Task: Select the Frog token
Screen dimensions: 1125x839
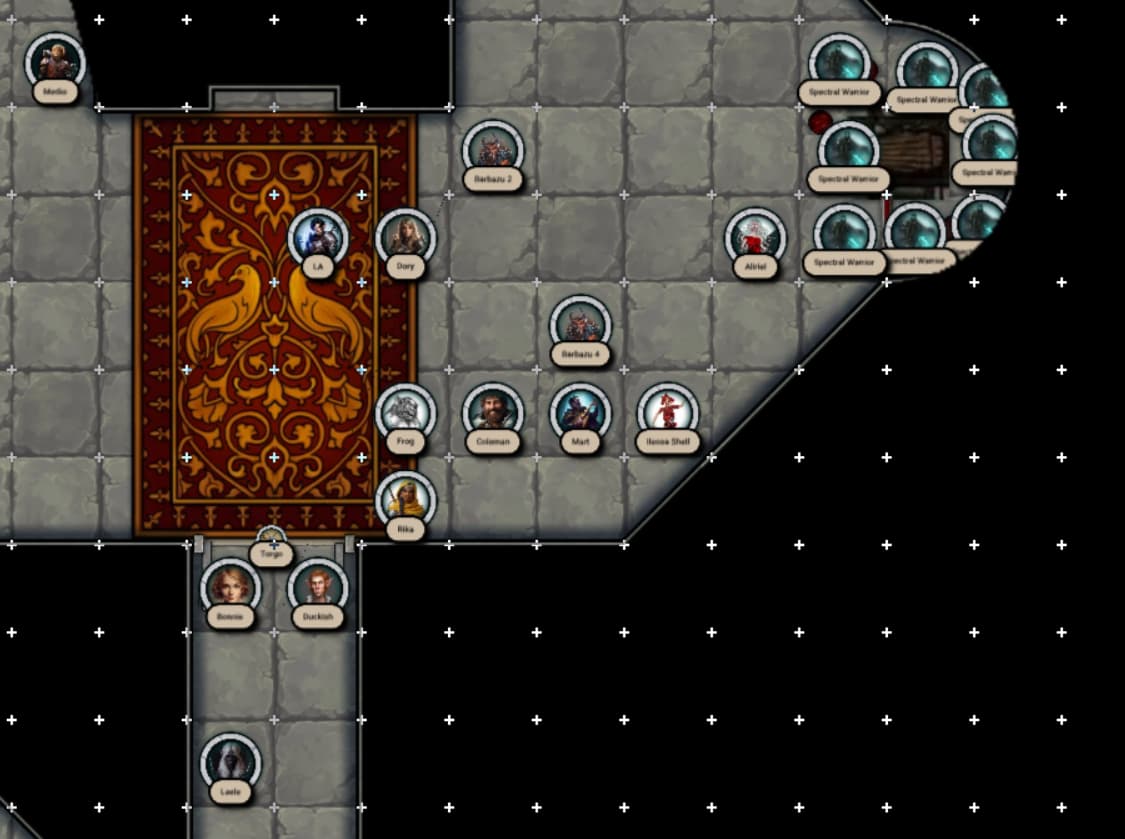Action: coord(405,413)
